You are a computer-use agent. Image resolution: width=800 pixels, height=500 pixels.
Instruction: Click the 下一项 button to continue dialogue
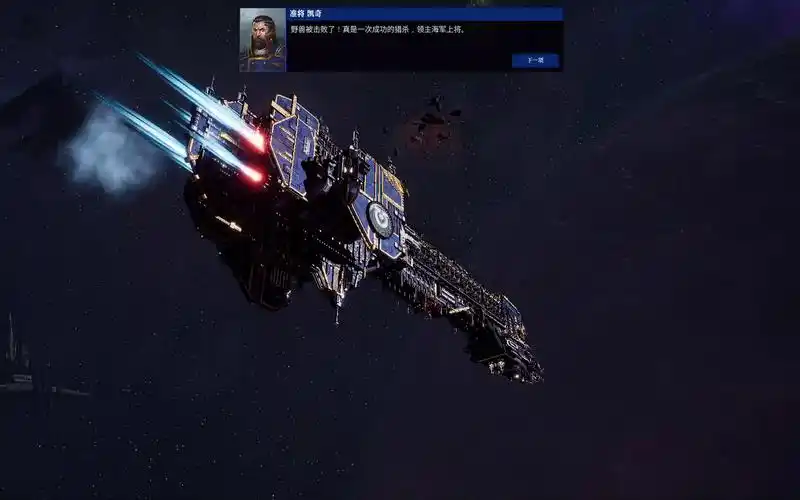[x=535, y=60]
